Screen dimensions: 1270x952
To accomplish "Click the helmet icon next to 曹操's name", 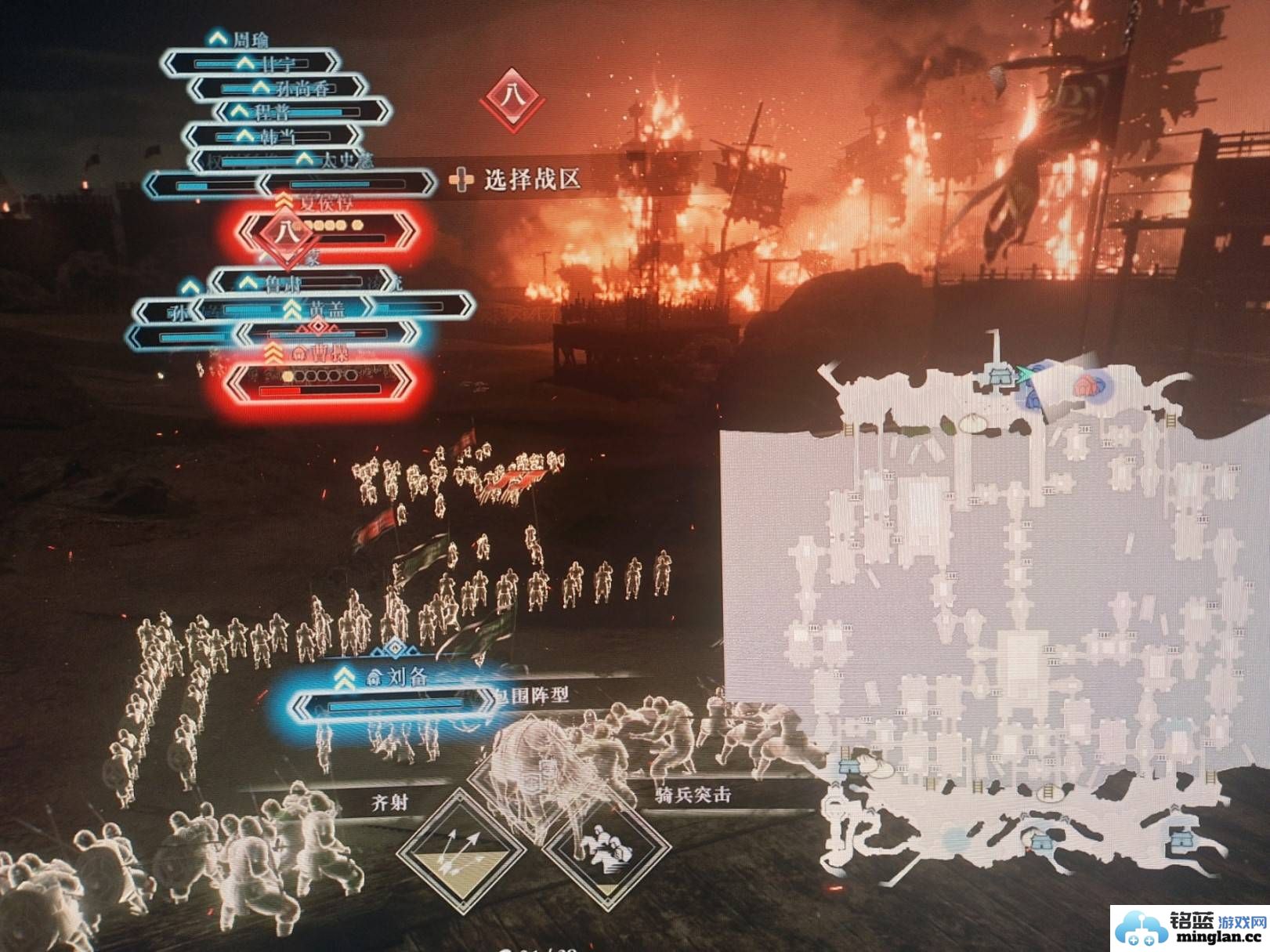I will [298, 354].
